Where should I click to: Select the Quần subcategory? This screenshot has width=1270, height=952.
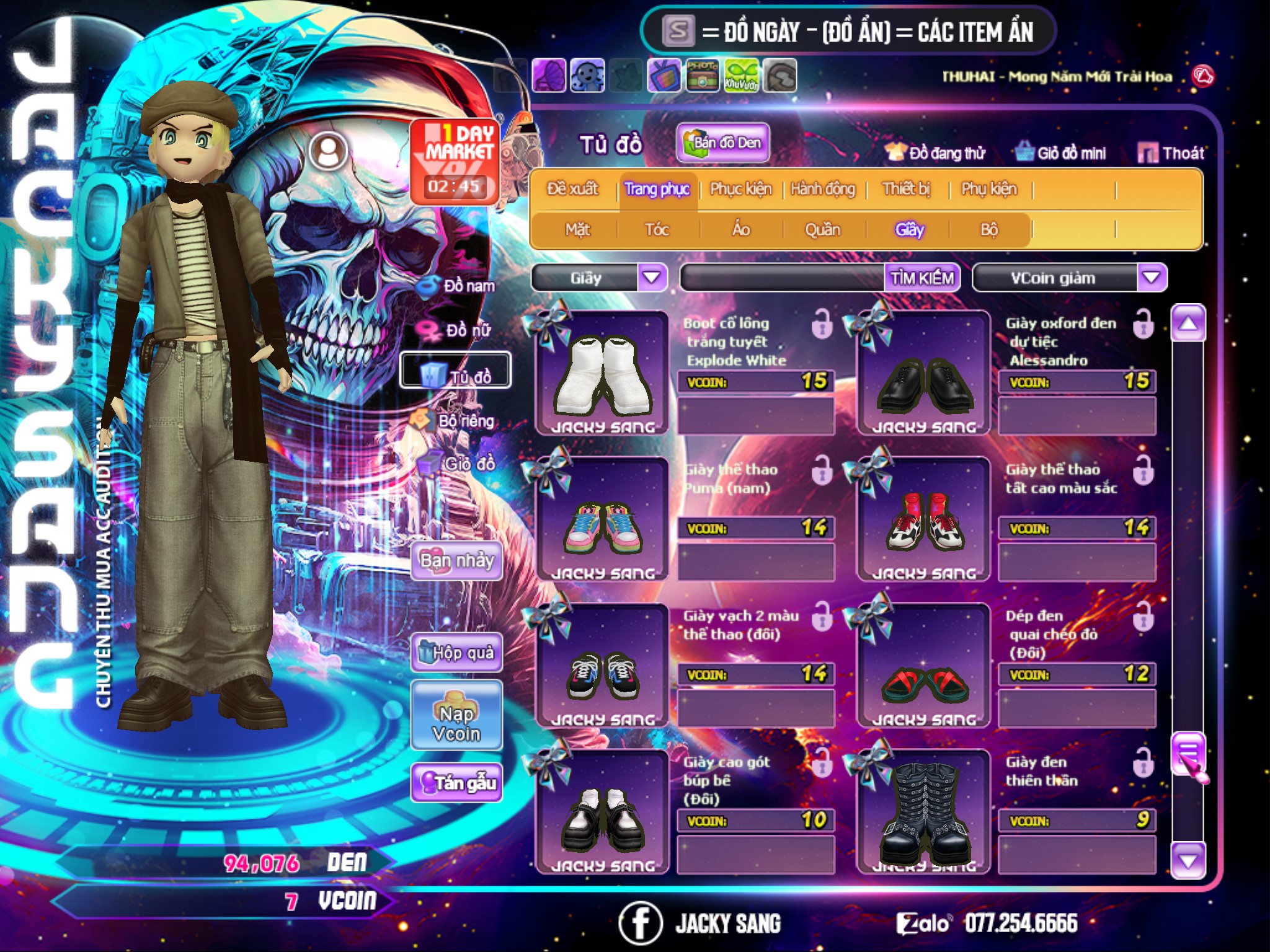(822, 230)
